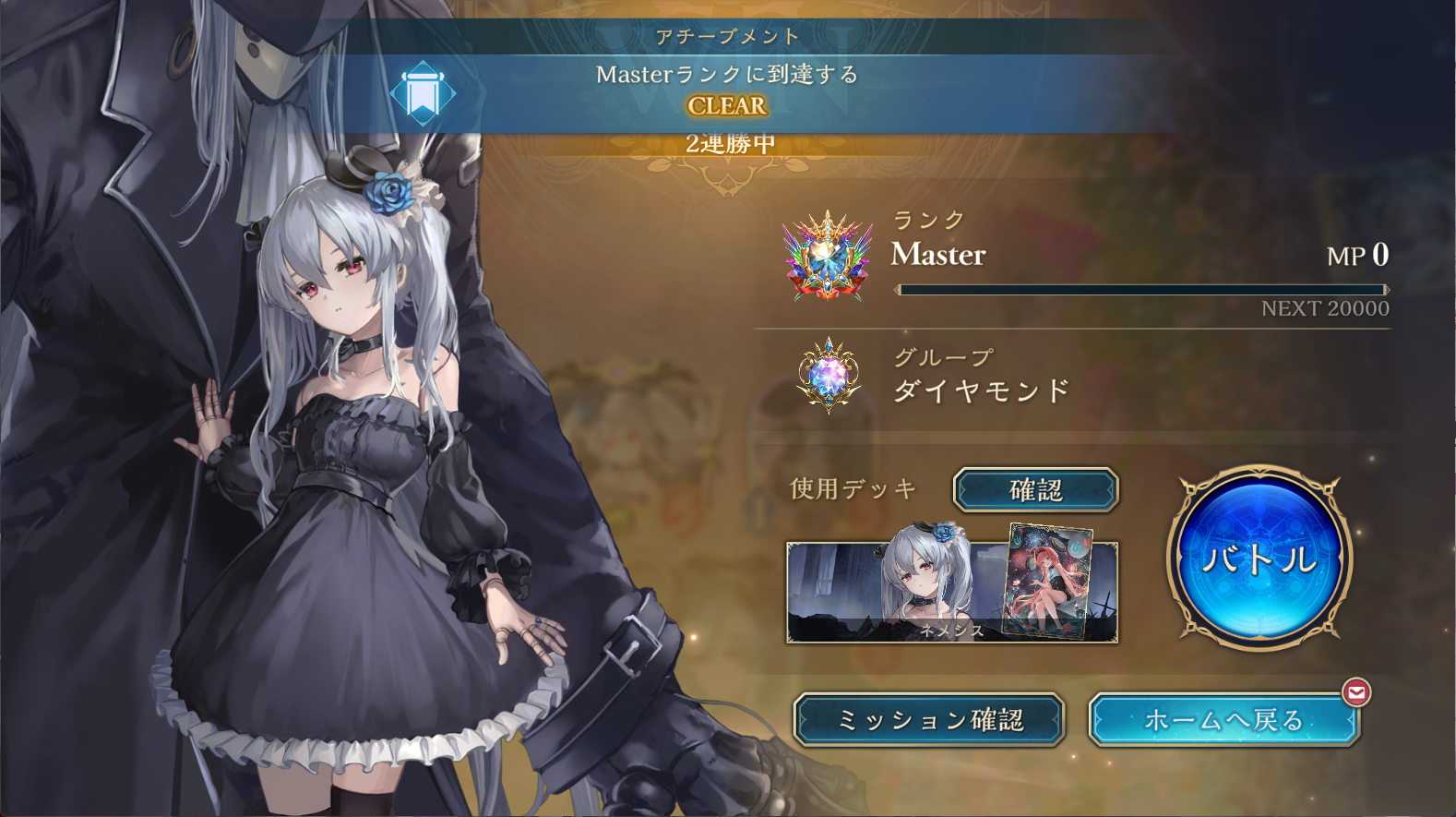Select the ネメシス deck thumbnail
Viewport: 1456px width, 817px height.
951,593
